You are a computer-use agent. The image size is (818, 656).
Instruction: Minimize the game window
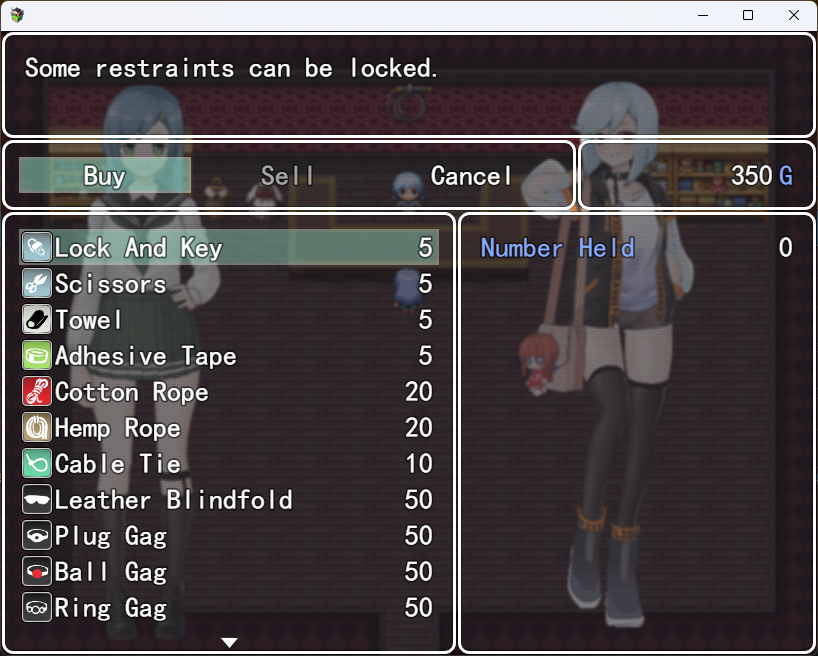[x=702, y=15]
